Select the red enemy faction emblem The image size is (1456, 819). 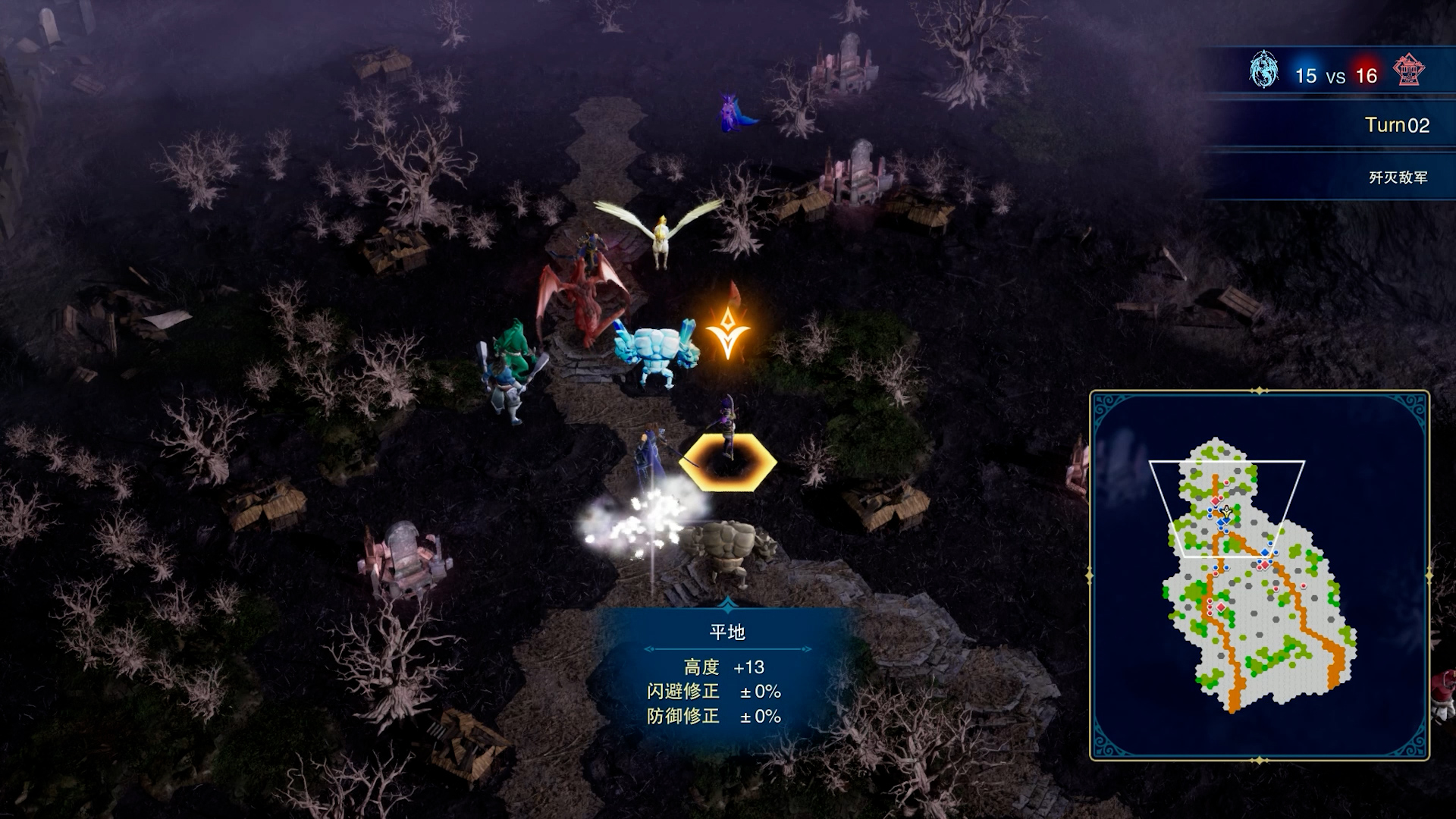[1408, 71]
